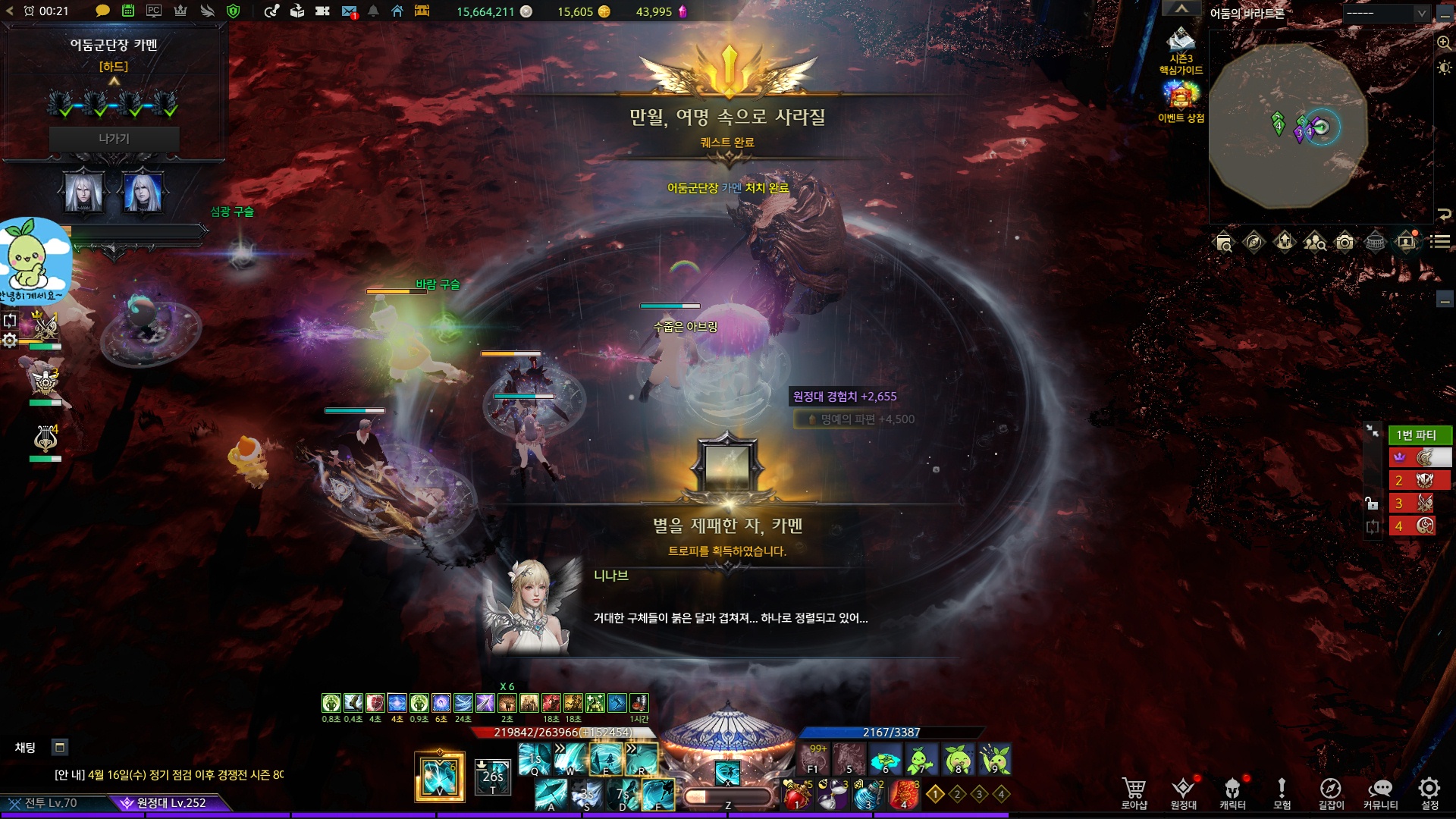Open the channel dropdown above the minimap
The image size is (1456, 819).
coord(1387,13)
